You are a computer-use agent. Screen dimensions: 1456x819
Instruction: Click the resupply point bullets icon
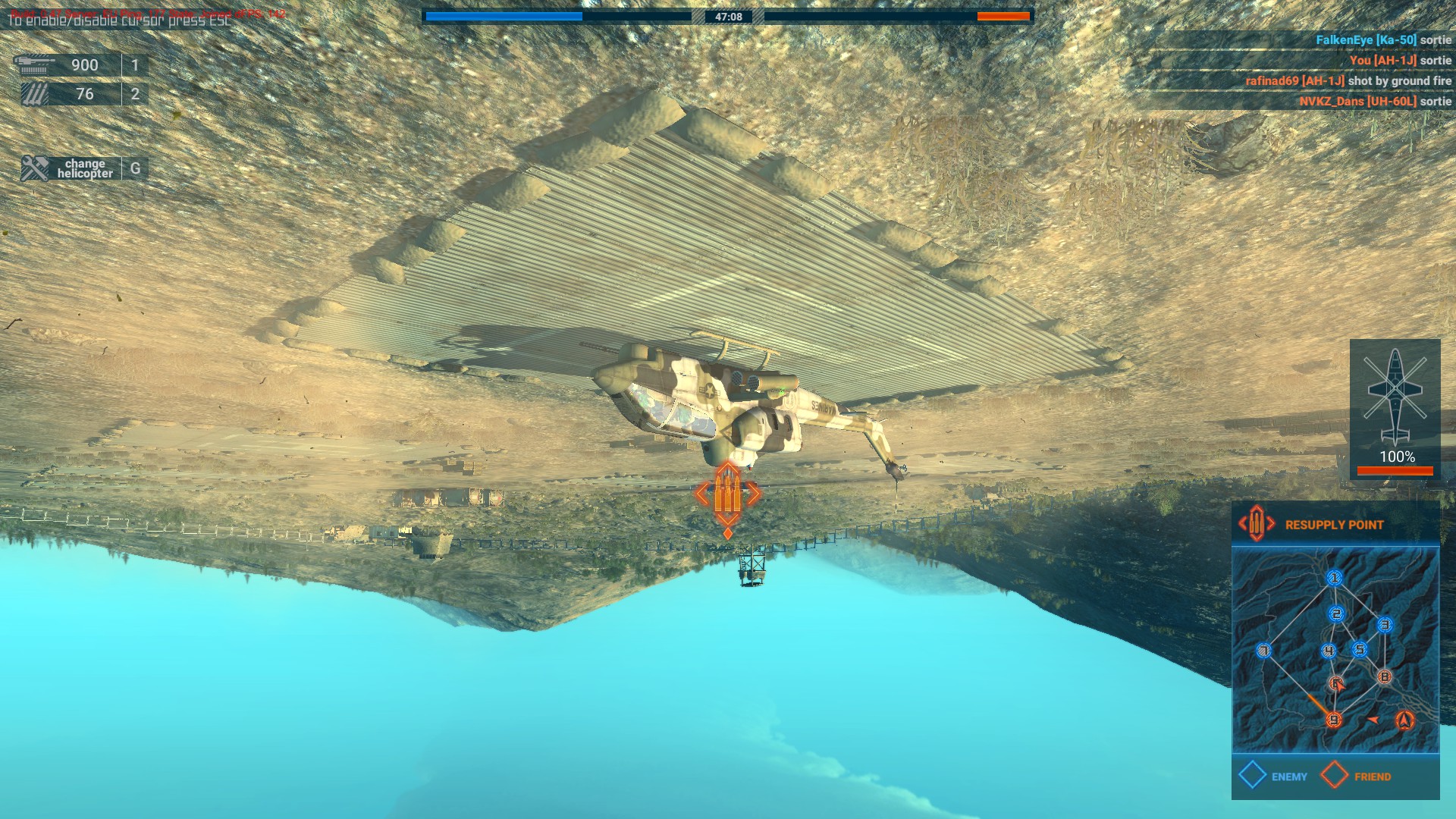[1255, 524]
